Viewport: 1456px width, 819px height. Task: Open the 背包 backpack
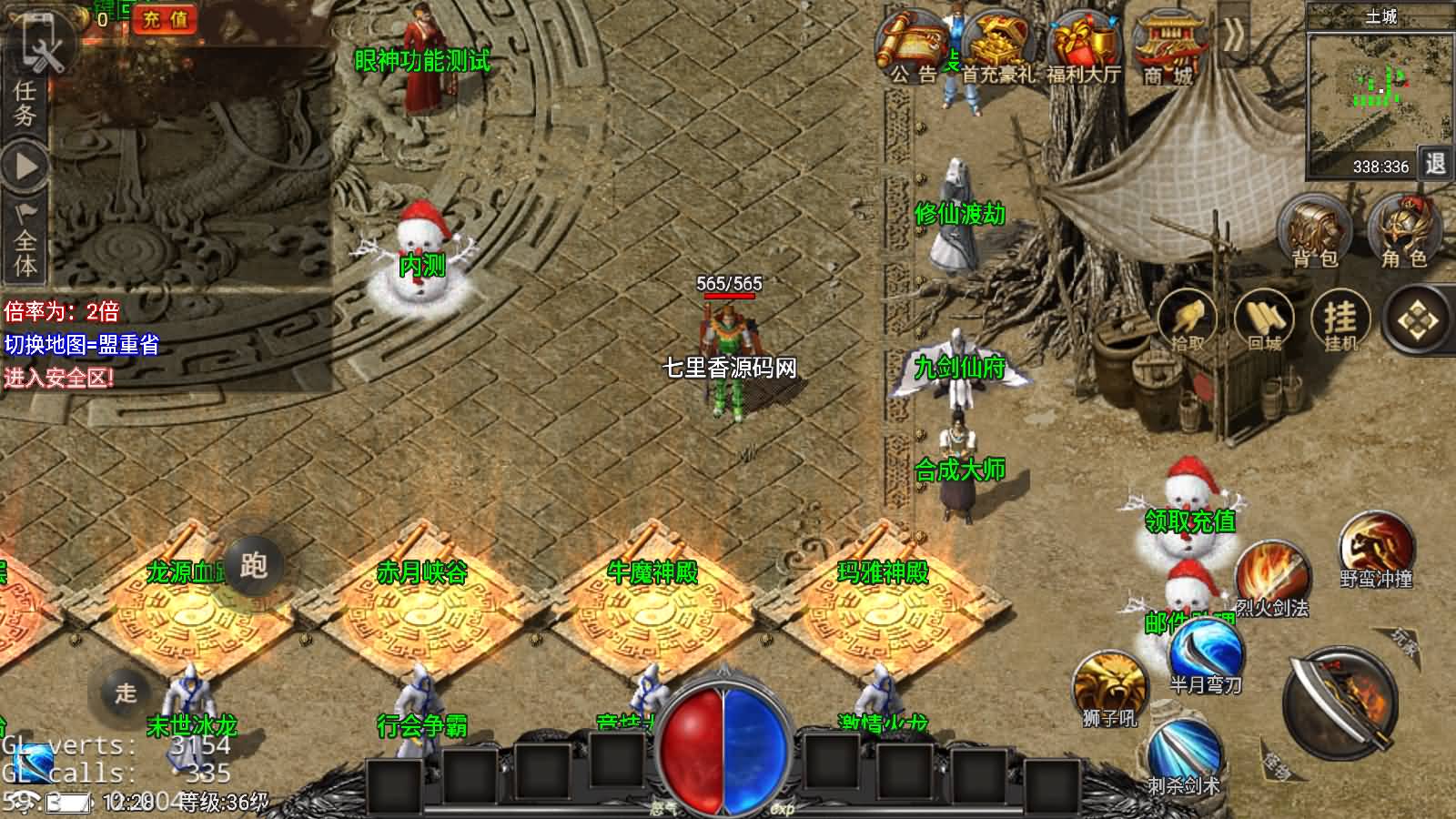click(1315, 232)
